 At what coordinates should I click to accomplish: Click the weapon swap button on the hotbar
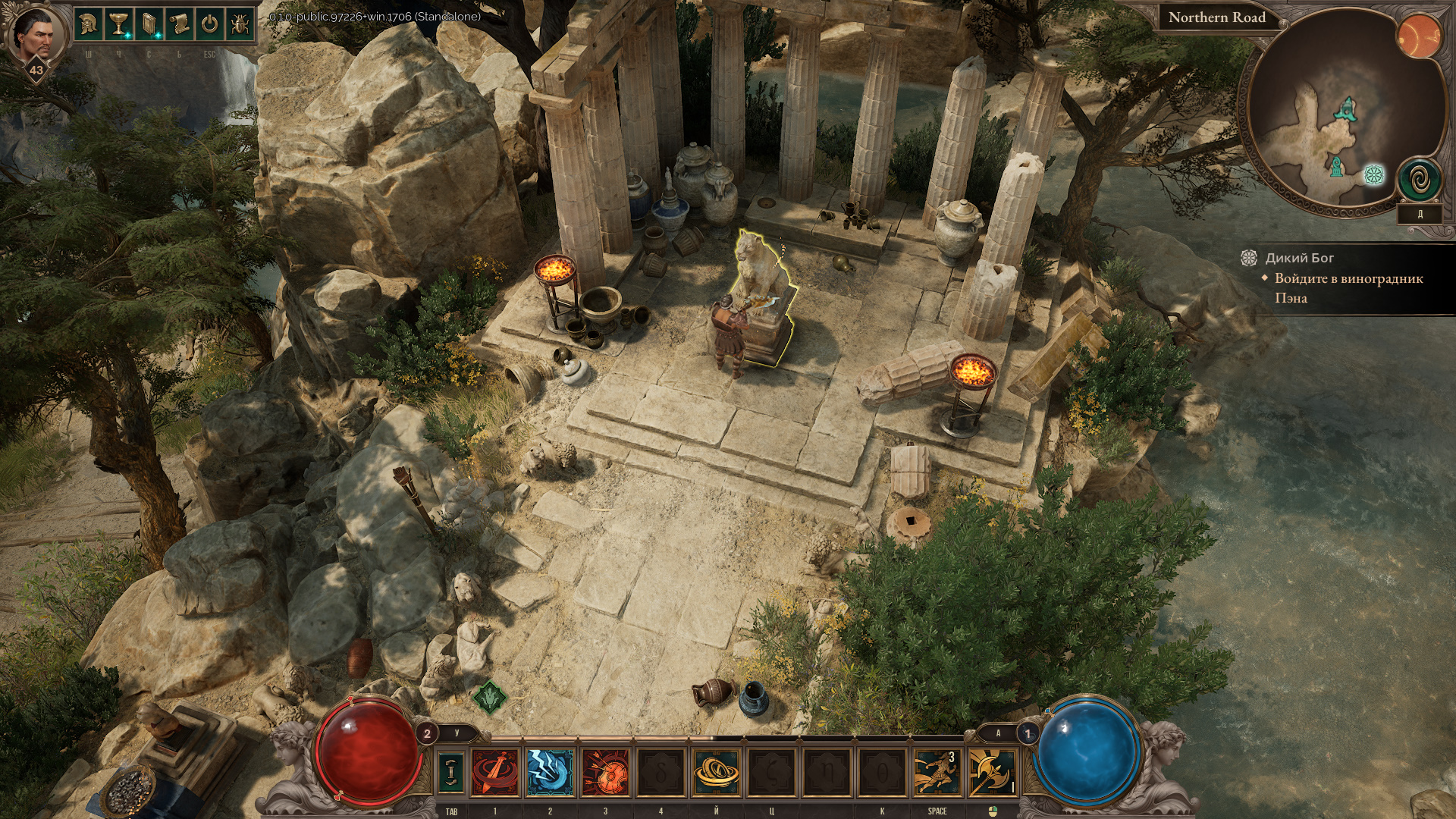(451, 772)
